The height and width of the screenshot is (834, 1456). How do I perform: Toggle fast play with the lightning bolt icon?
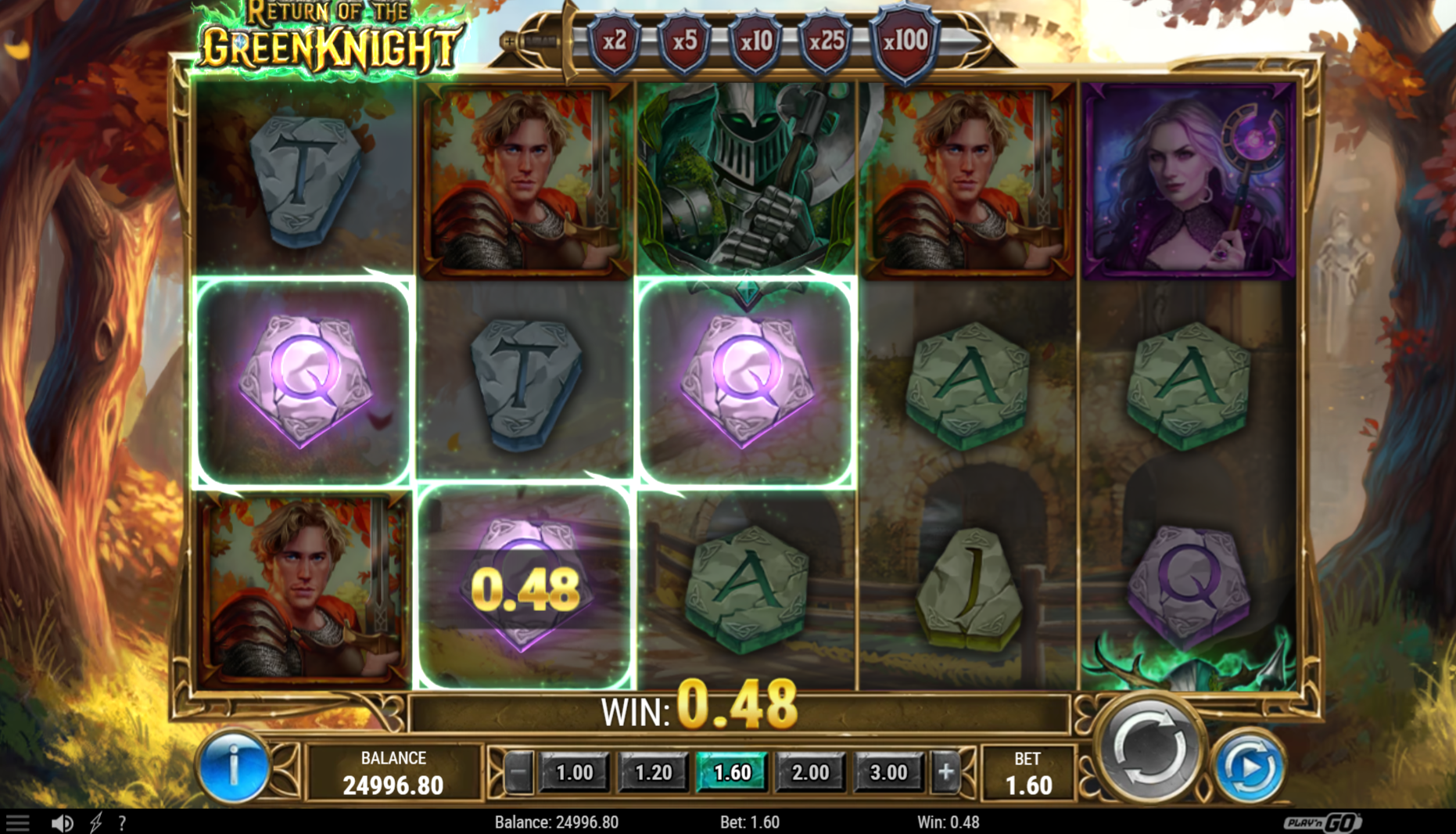pyautogui.click(x=96, y=822)
